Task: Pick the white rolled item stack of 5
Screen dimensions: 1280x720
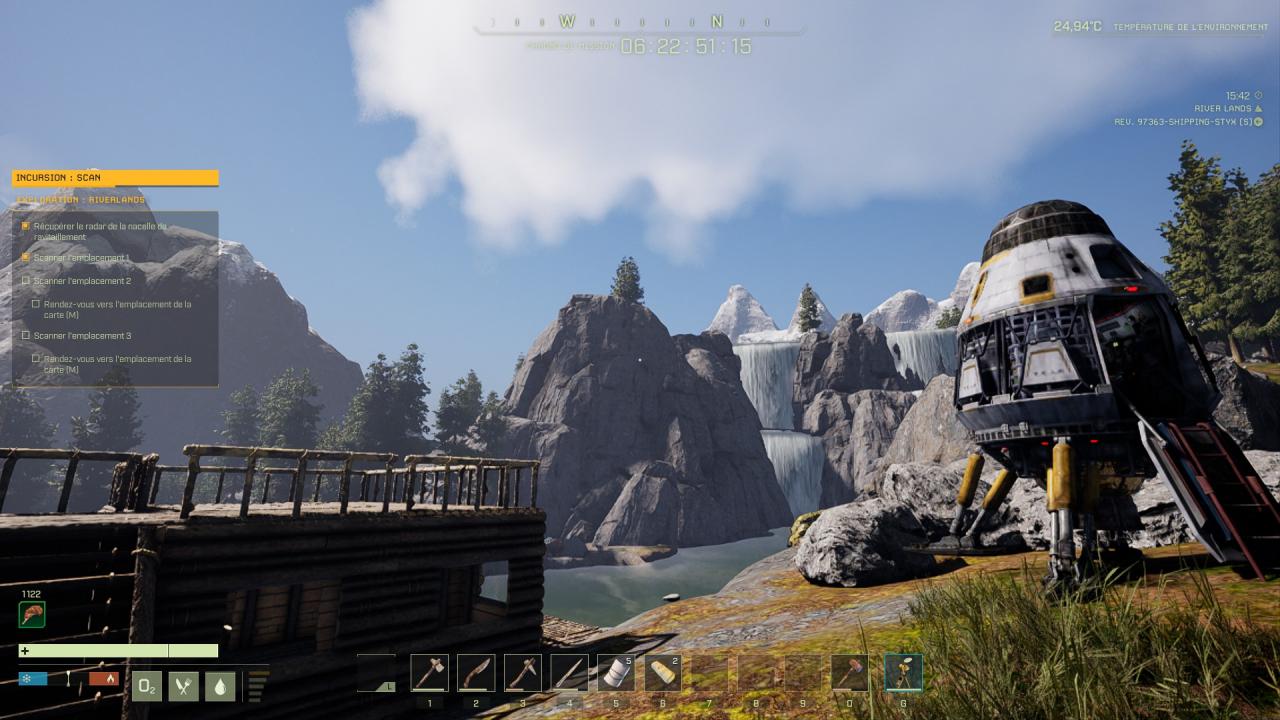Action: click(616, 673)
